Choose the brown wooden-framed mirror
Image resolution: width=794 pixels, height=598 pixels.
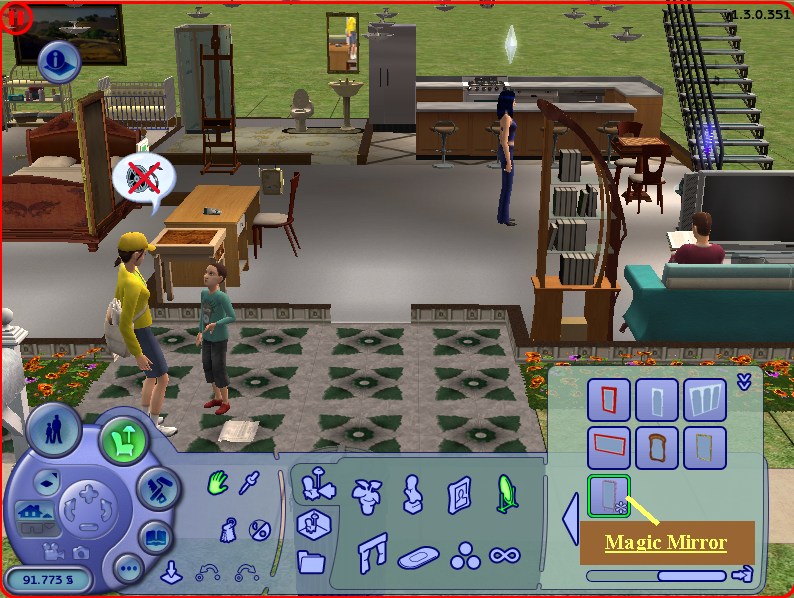(x=658, y=448)
